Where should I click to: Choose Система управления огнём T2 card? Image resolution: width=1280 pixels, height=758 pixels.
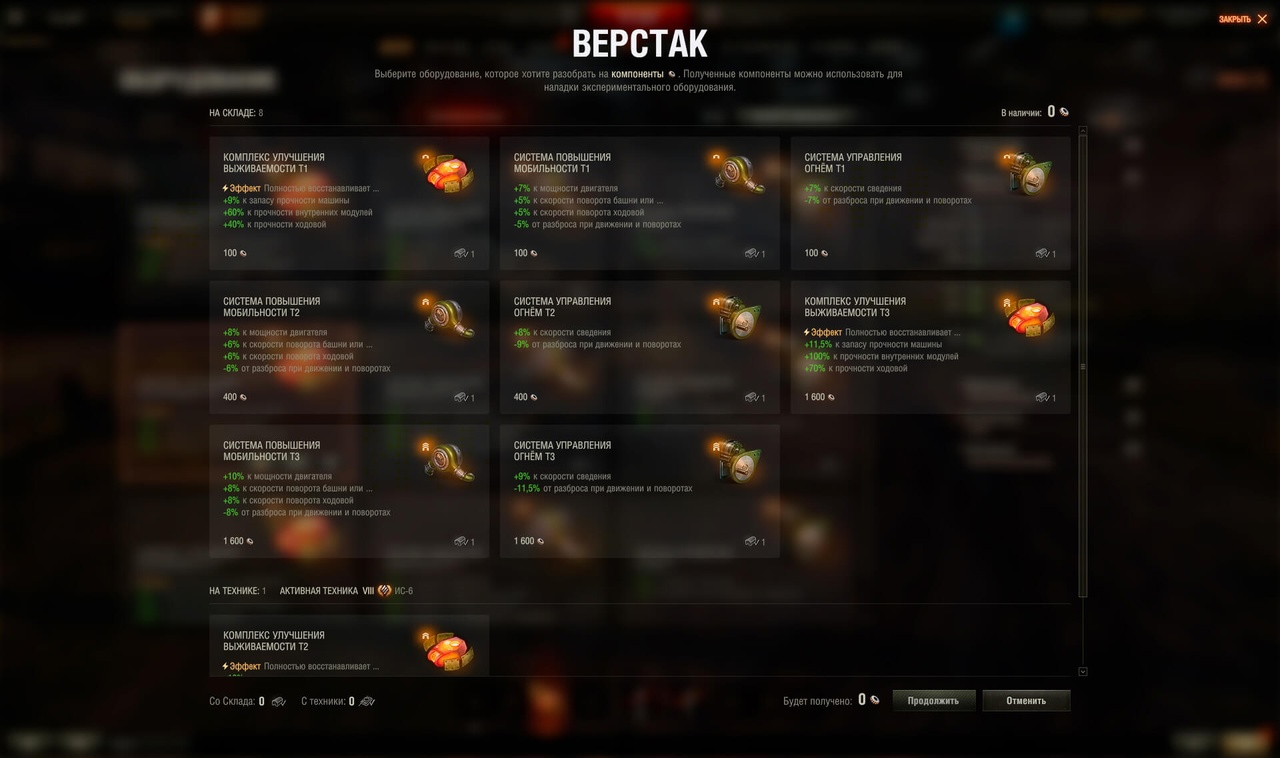[x=639, y=347]
